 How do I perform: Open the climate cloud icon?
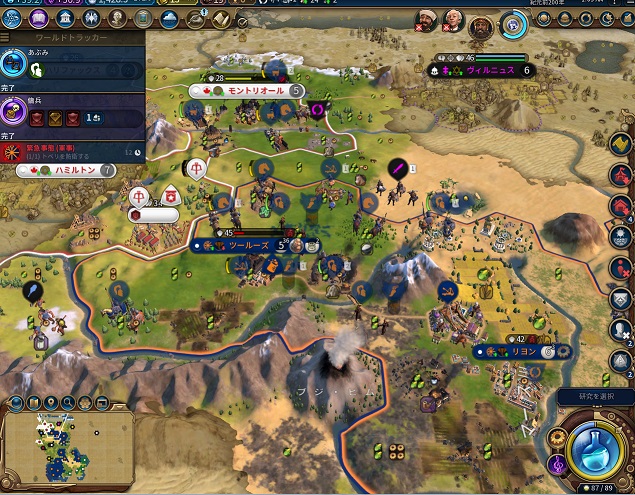168,20
